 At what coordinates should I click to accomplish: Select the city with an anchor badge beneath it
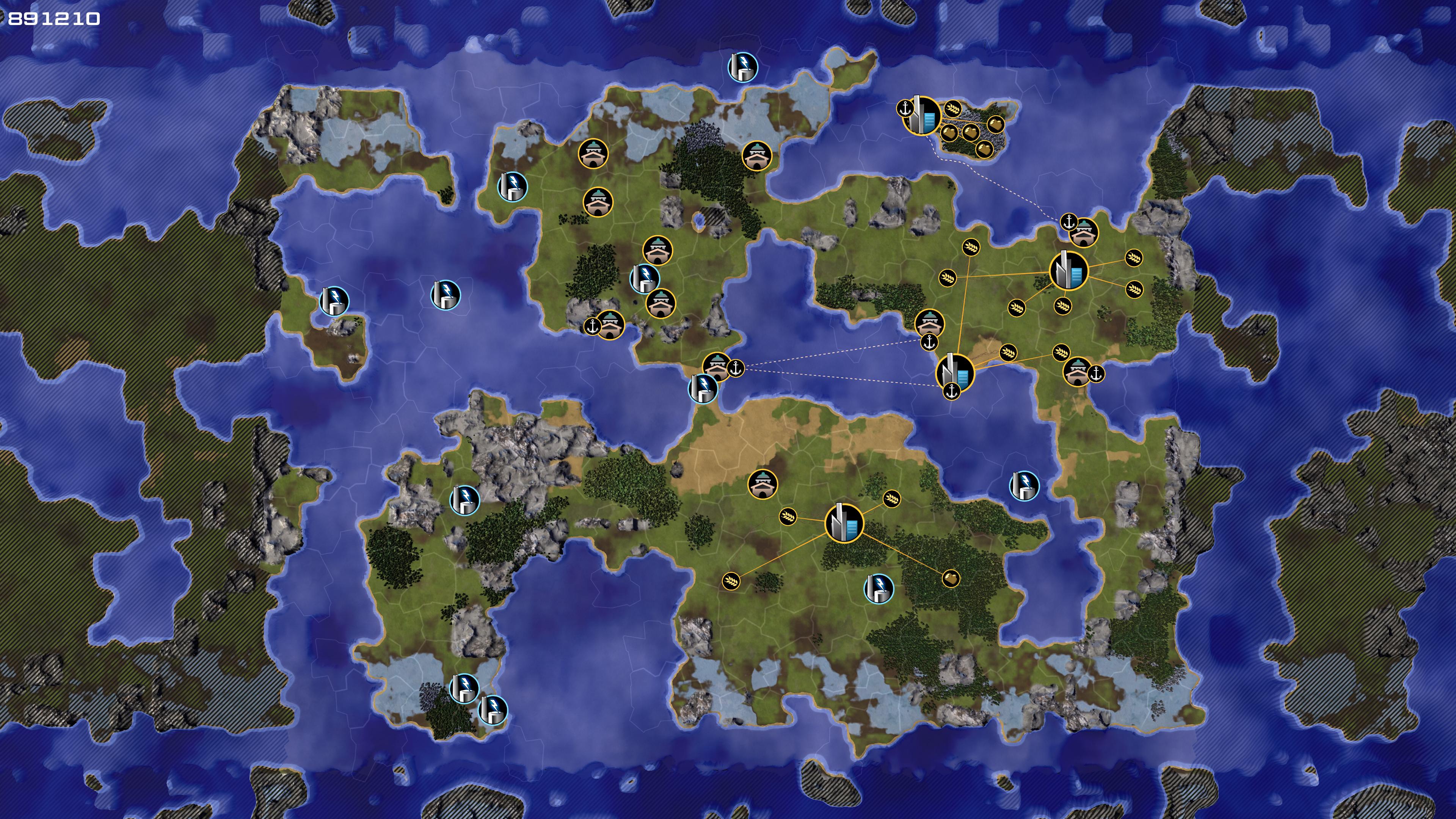pyautogui.click(x=955, y=372)
